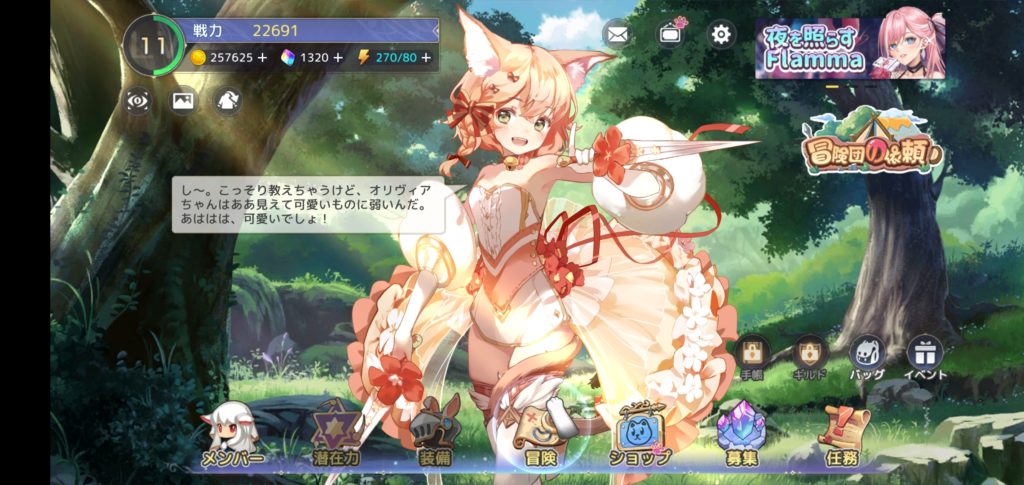The width and height of the screenshot is (1024, 485).
Task: Toggle UI visibility with the eye icon
Action: (x=138, y=100)
